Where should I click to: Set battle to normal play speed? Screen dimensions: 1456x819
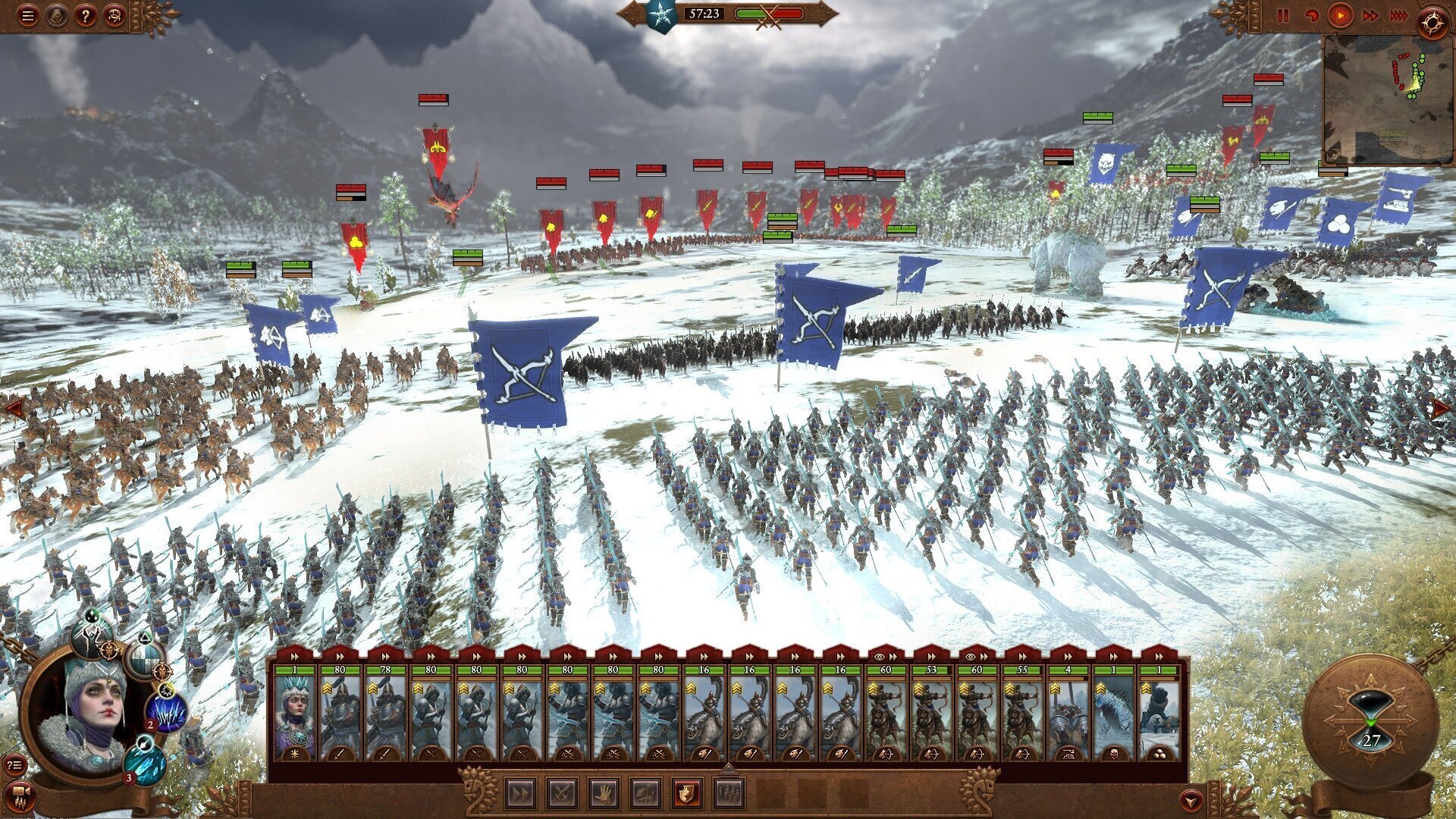pos(1340,15)
